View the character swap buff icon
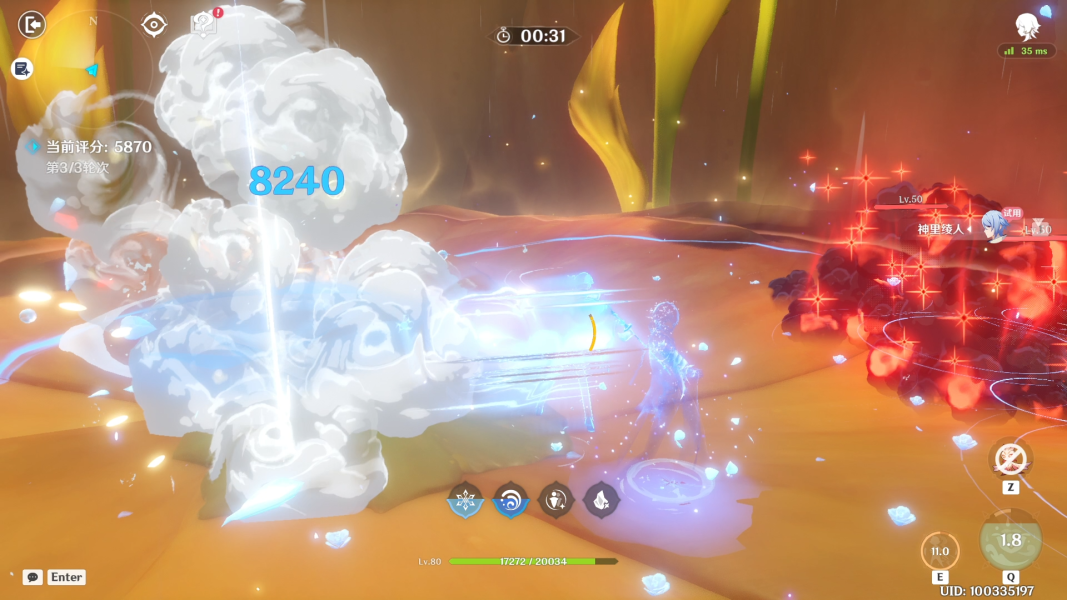Screen dimensions: 1067x600 pyautogui.click(x=556, y=500)
